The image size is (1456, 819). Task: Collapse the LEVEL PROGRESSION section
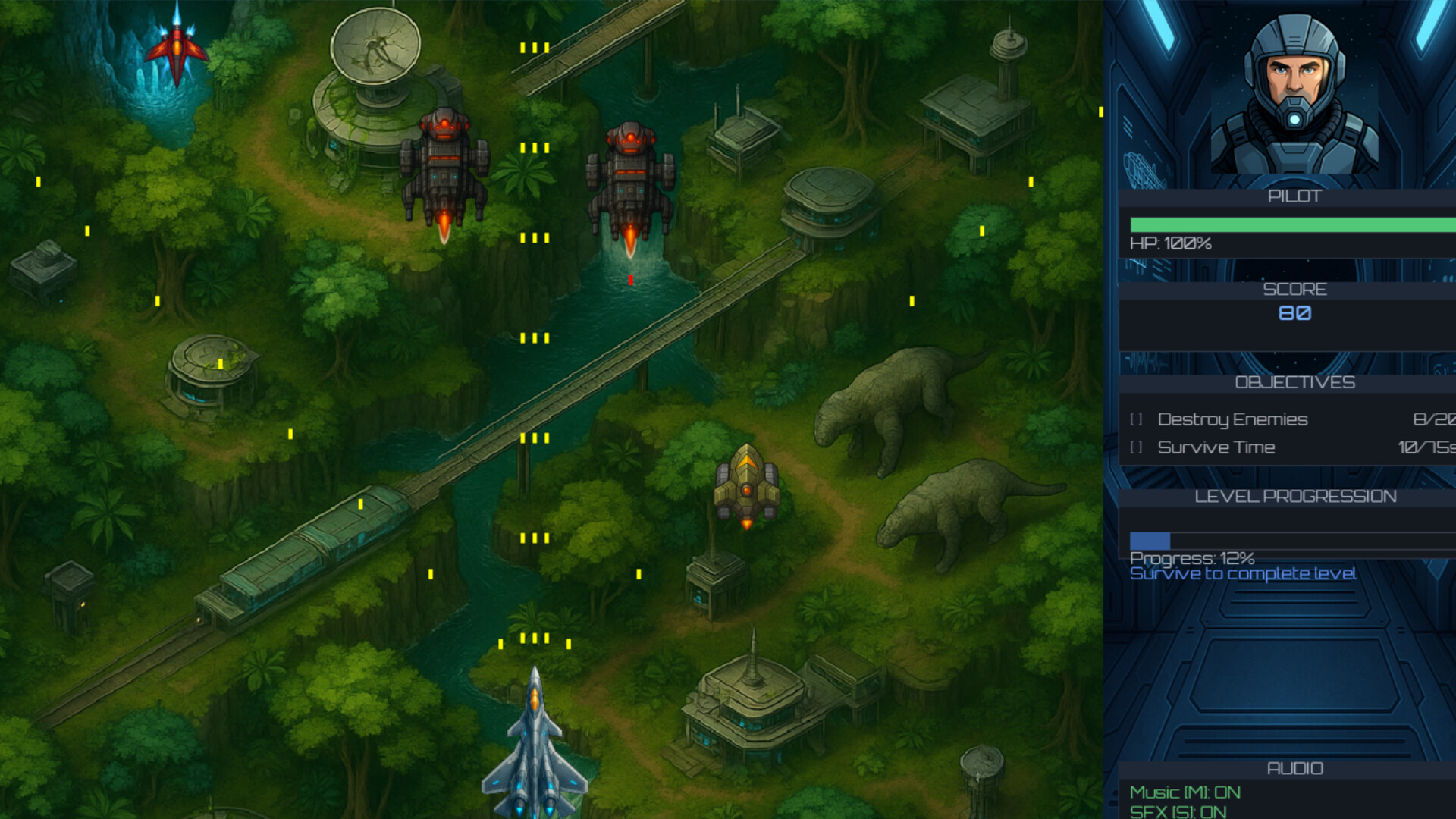coord(1294,496)
